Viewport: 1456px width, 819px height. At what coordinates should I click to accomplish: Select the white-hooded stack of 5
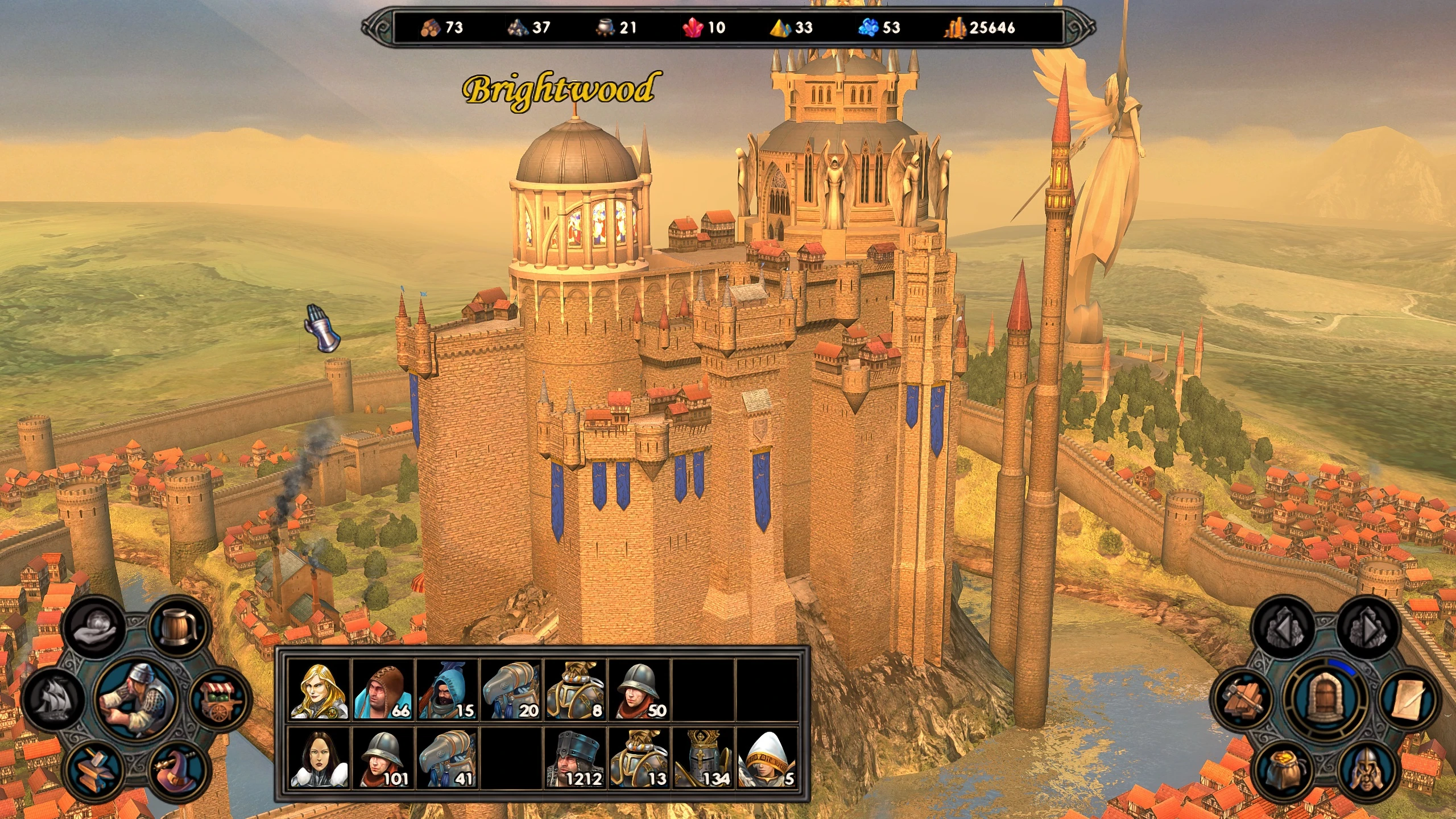click(x=767, y=758)
